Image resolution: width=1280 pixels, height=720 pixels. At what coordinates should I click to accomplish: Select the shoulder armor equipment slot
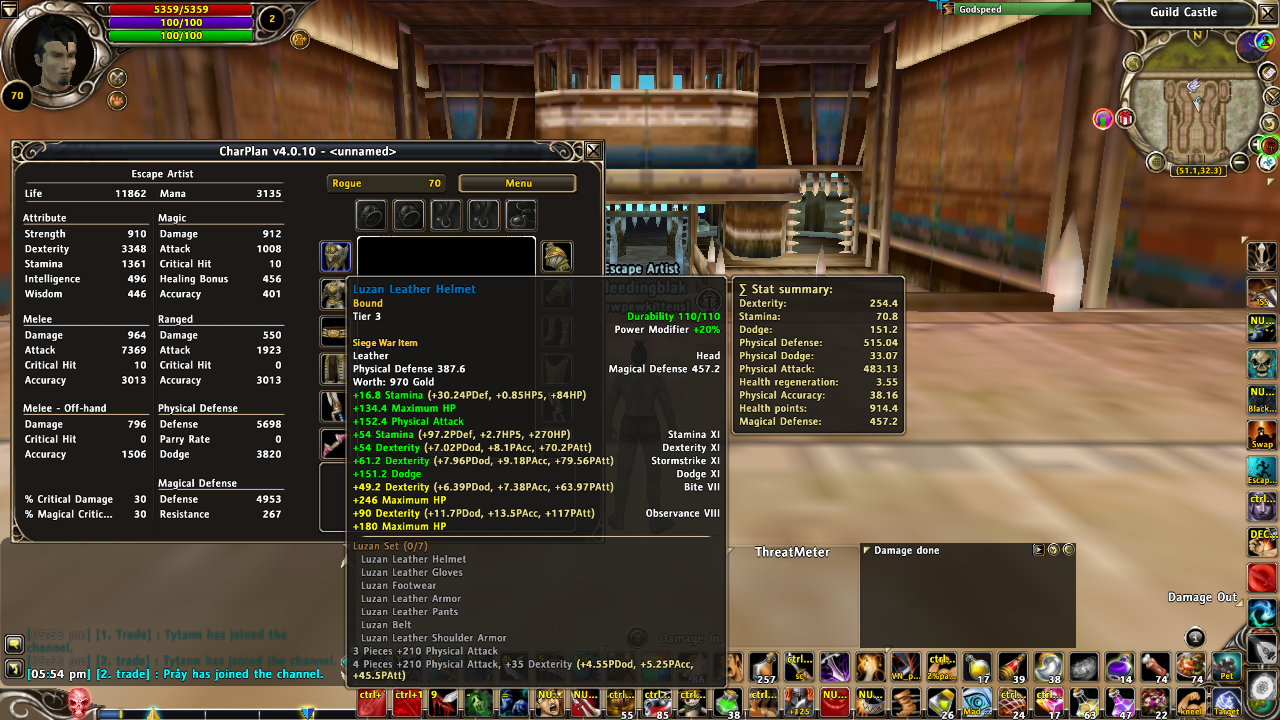click(557, 256)
